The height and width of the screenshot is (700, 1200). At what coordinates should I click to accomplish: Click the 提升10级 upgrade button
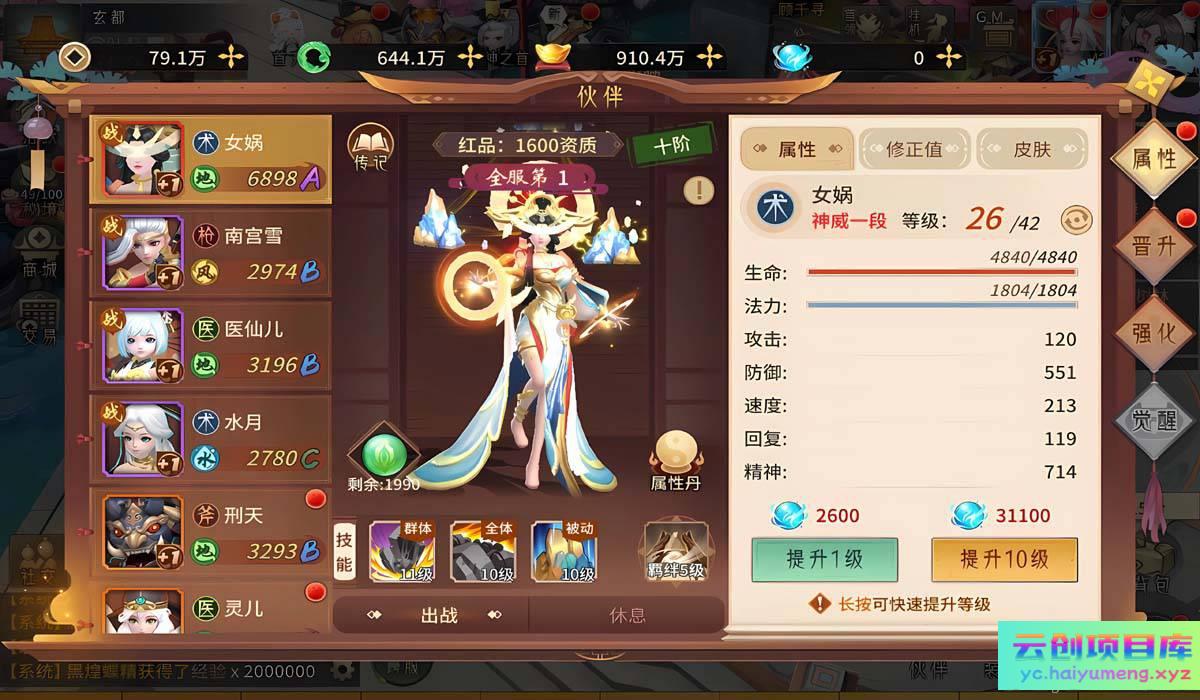(x=1004, y=559)
